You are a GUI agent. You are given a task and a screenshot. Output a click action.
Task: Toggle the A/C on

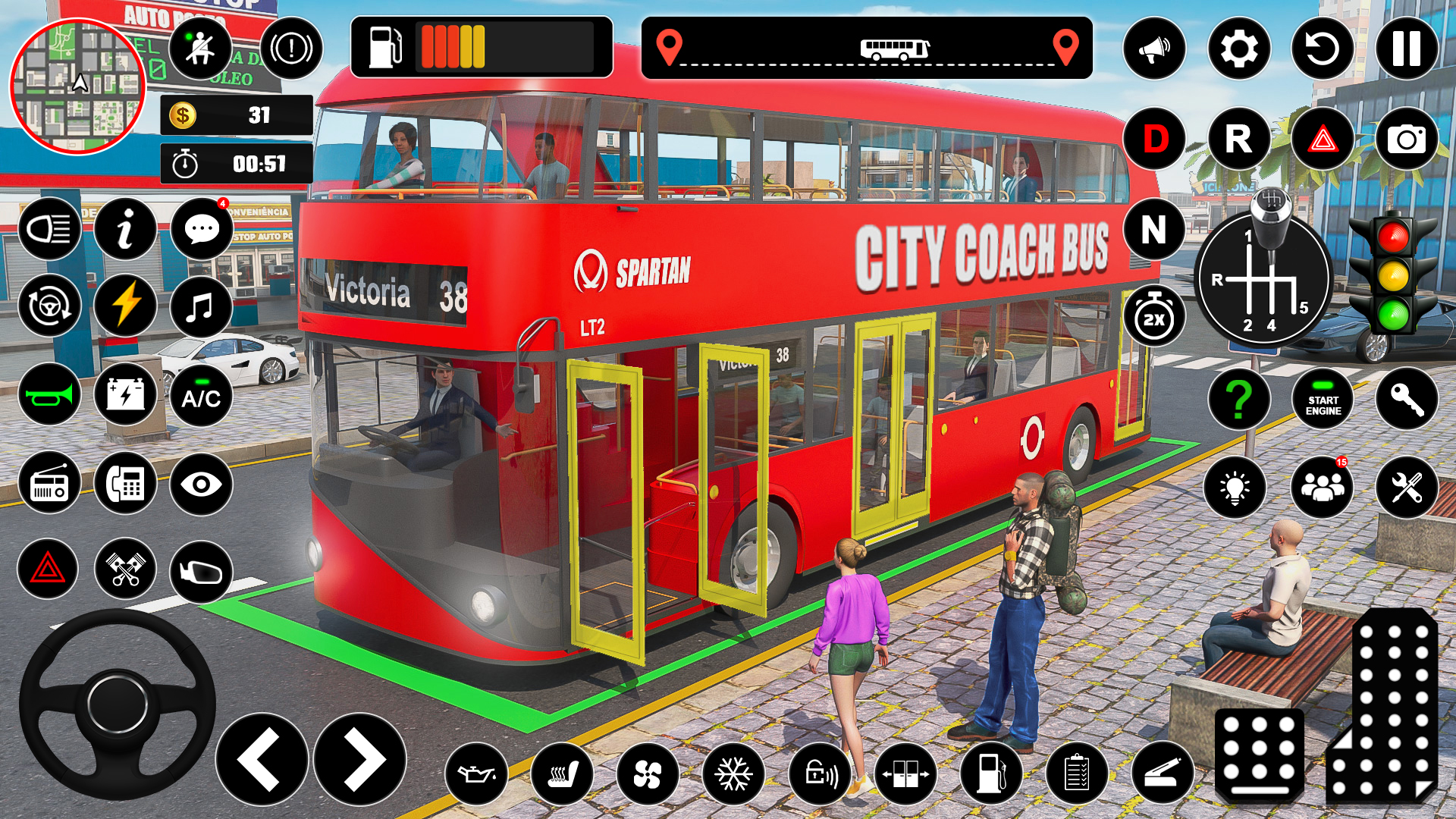click(x=200, y=393)
